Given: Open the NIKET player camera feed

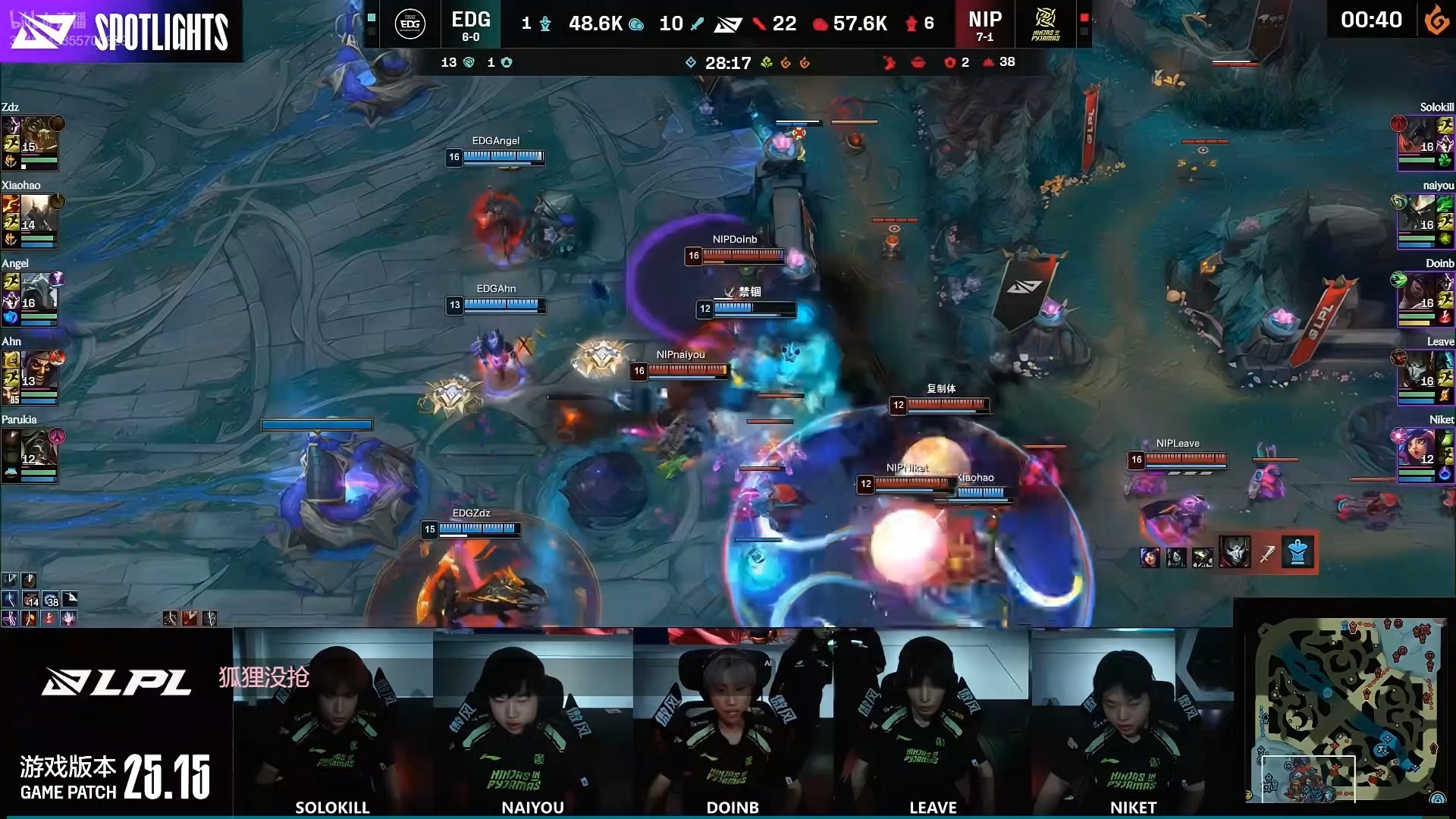Looking at the screenshot, I should click(x=1132, y=722).
